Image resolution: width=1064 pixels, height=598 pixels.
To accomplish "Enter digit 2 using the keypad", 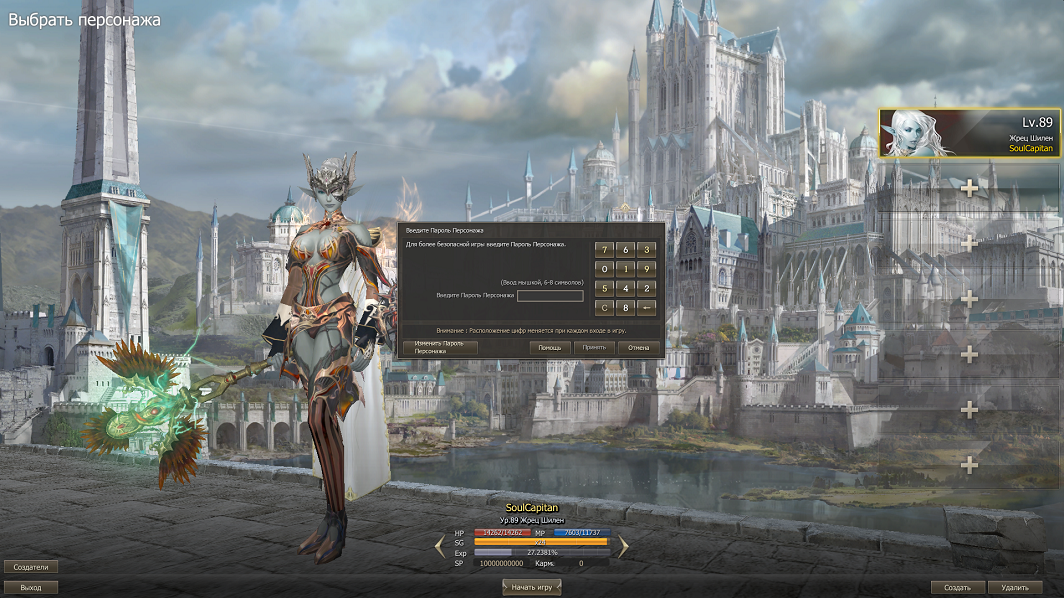I will 647,288.
